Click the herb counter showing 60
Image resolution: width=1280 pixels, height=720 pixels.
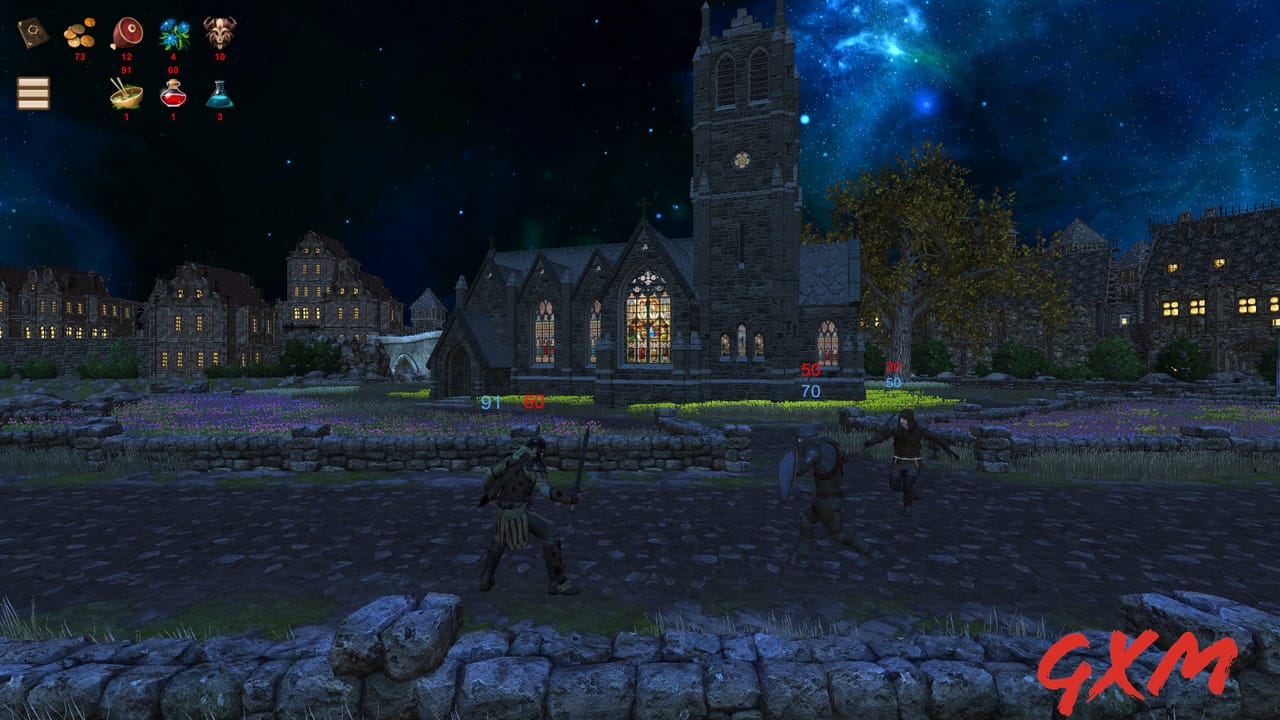172,69
